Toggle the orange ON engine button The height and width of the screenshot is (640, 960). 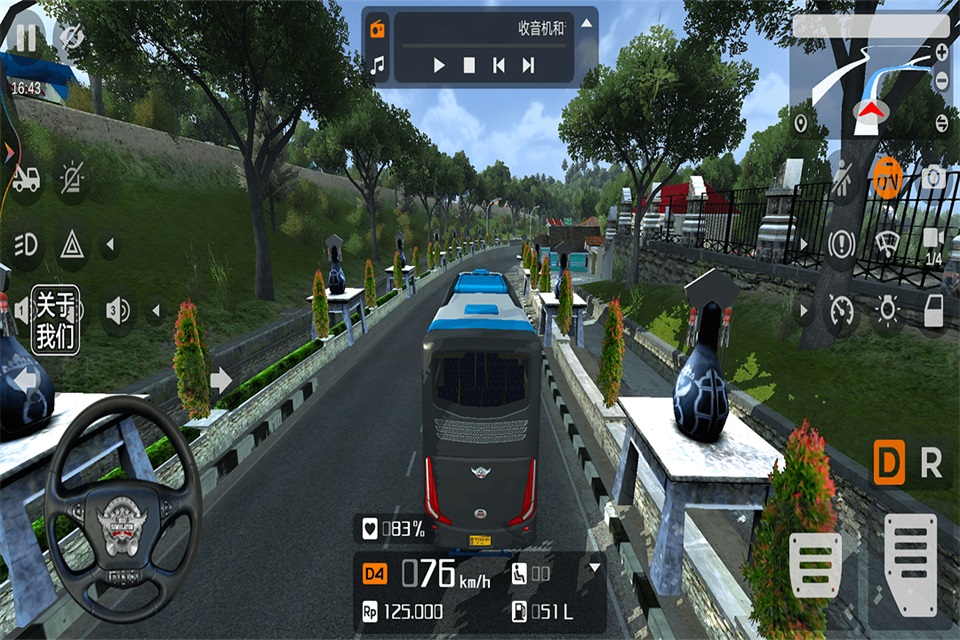(887, 178)
